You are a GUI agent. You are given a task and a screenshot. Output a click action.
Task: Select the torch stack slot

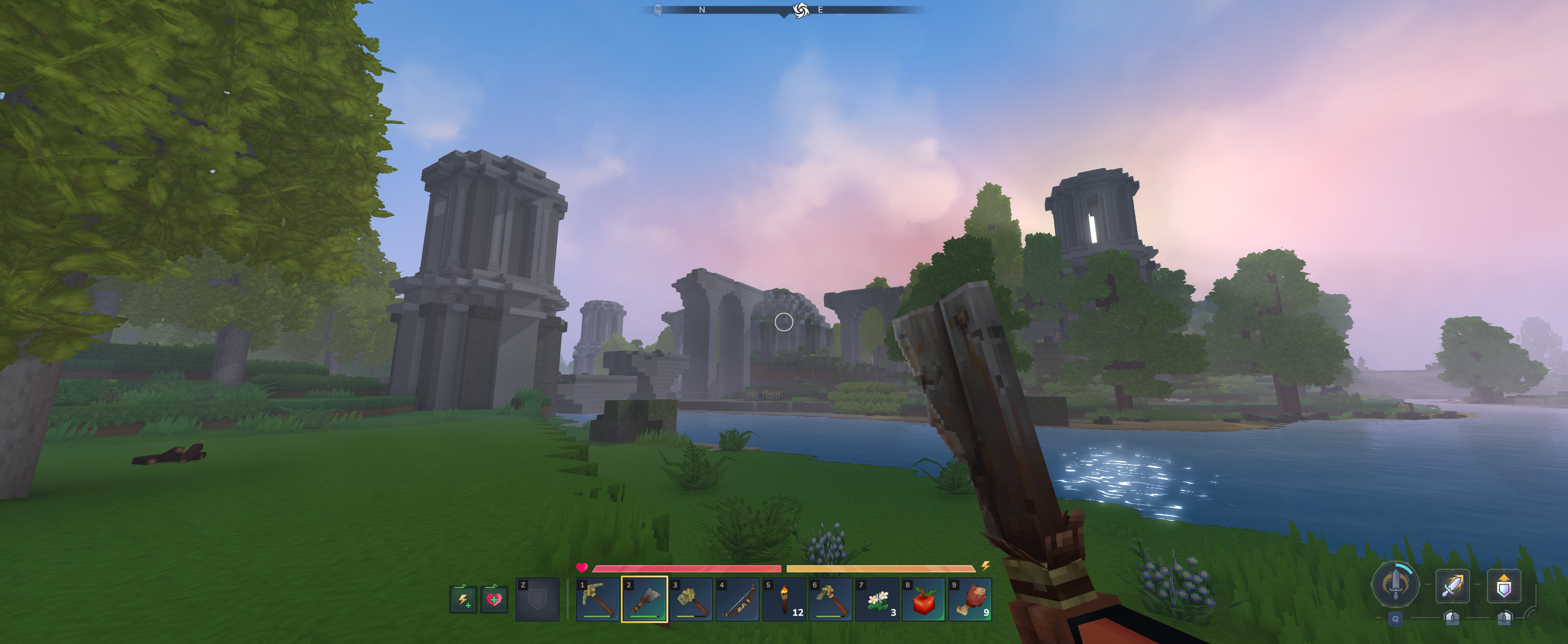(x=784, y=599)
